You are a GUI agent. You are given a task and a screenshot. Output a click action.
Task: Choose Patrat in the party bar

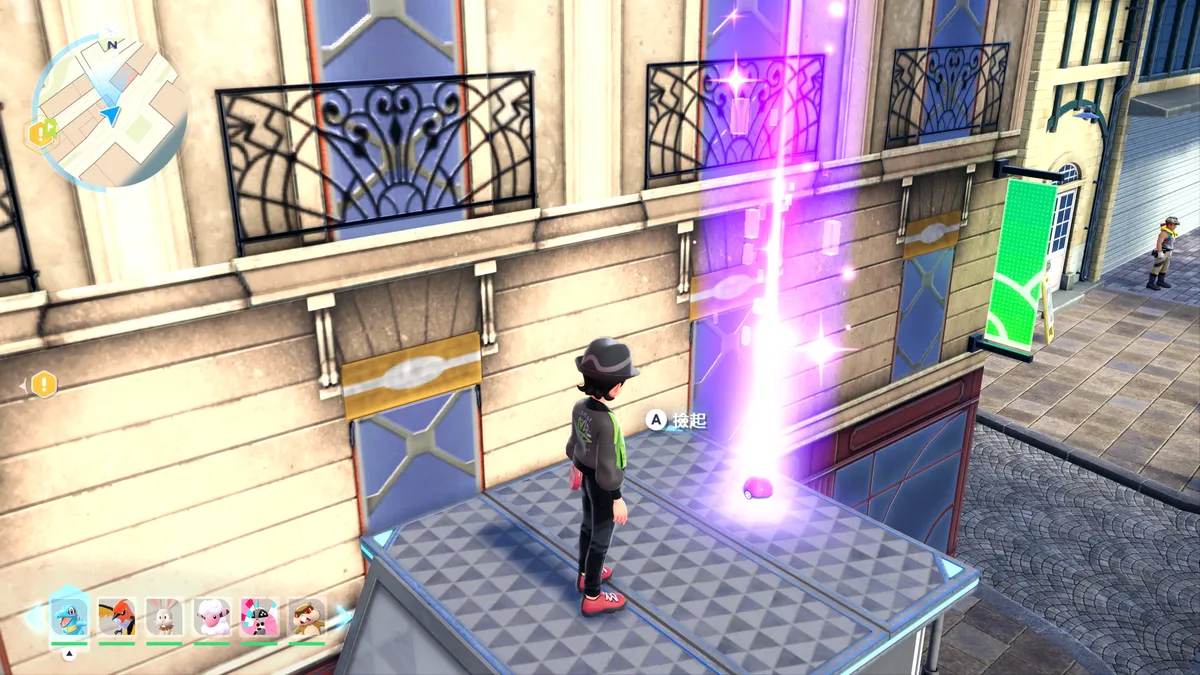[307, 617]
